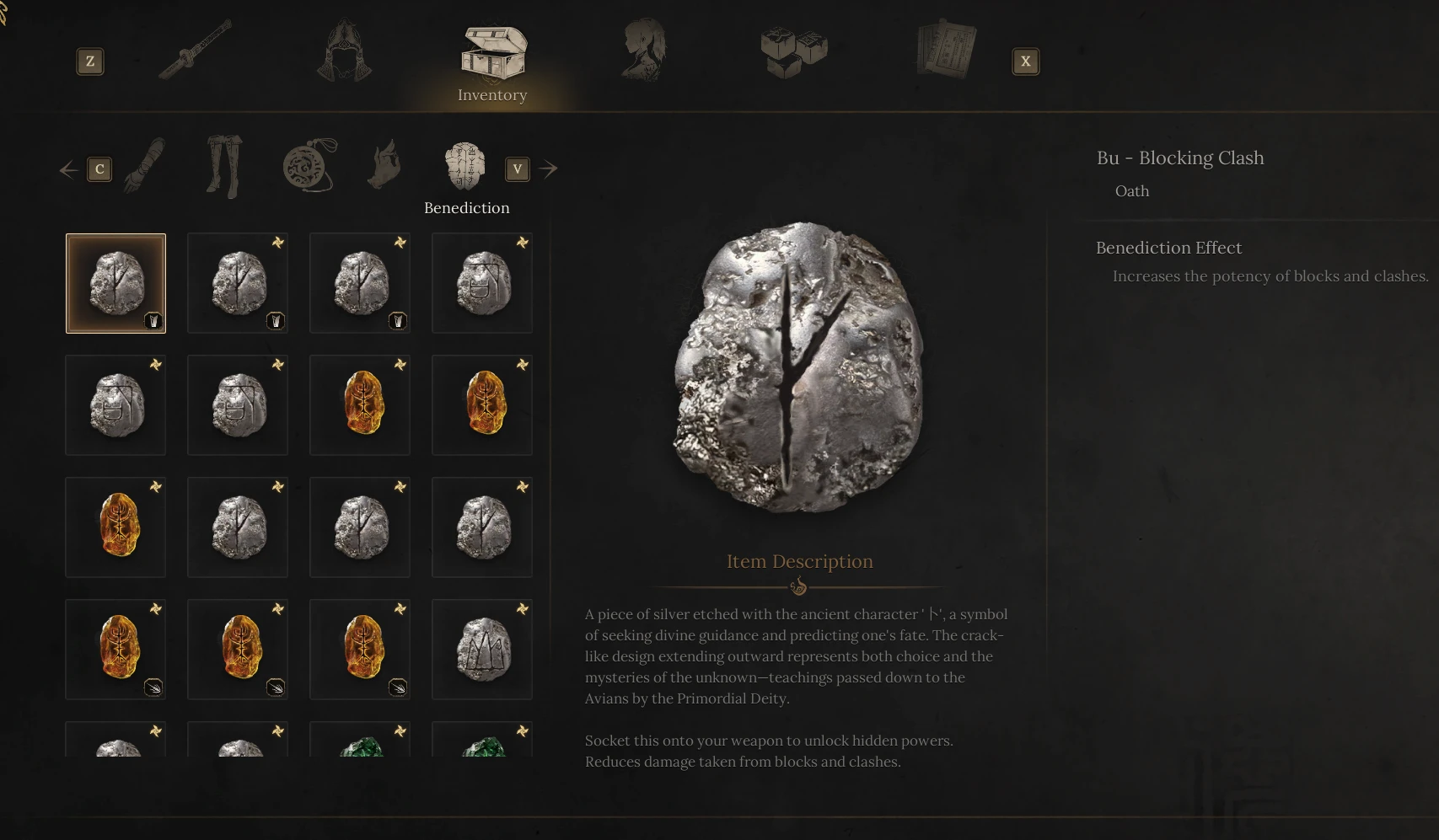Open the sword weapons tab
Image resolution: width=1439 pixels, height=840 pixels.
click(196, 52)
